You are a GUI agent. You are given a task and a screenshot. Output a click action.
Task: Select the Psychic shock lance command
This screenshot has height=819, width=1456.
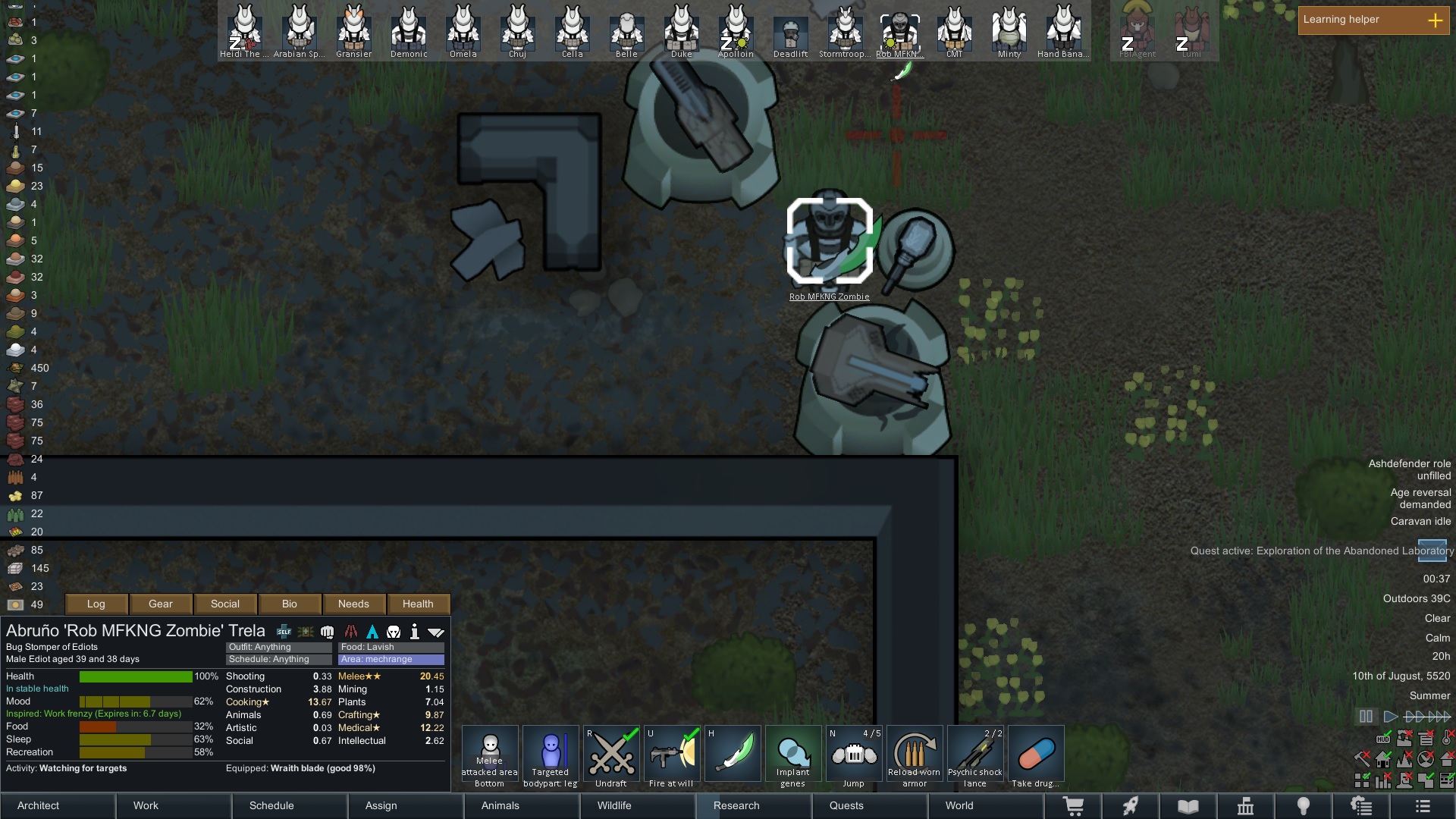(x=975, y=753)
